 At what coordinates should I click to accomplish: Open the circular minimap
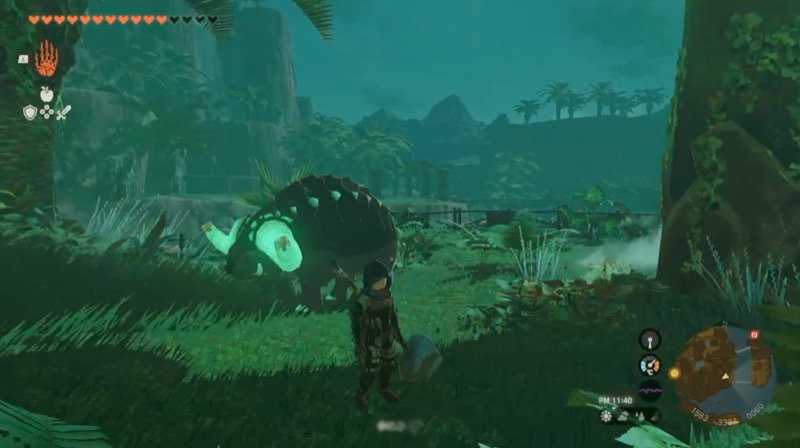click(725, 372)
